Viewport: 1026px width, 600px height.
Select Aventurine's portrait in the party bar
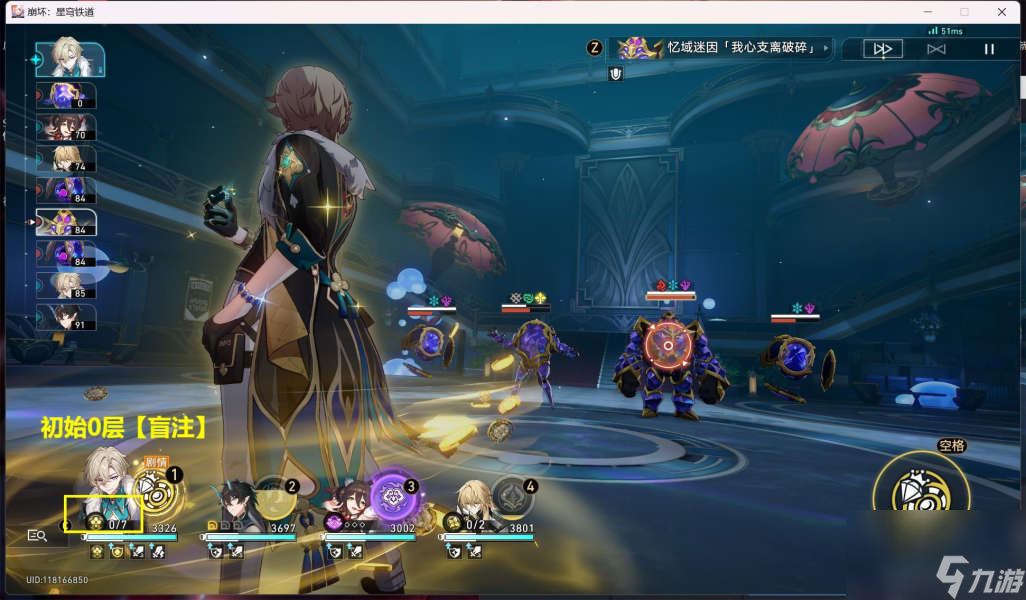tap(106, 485)
